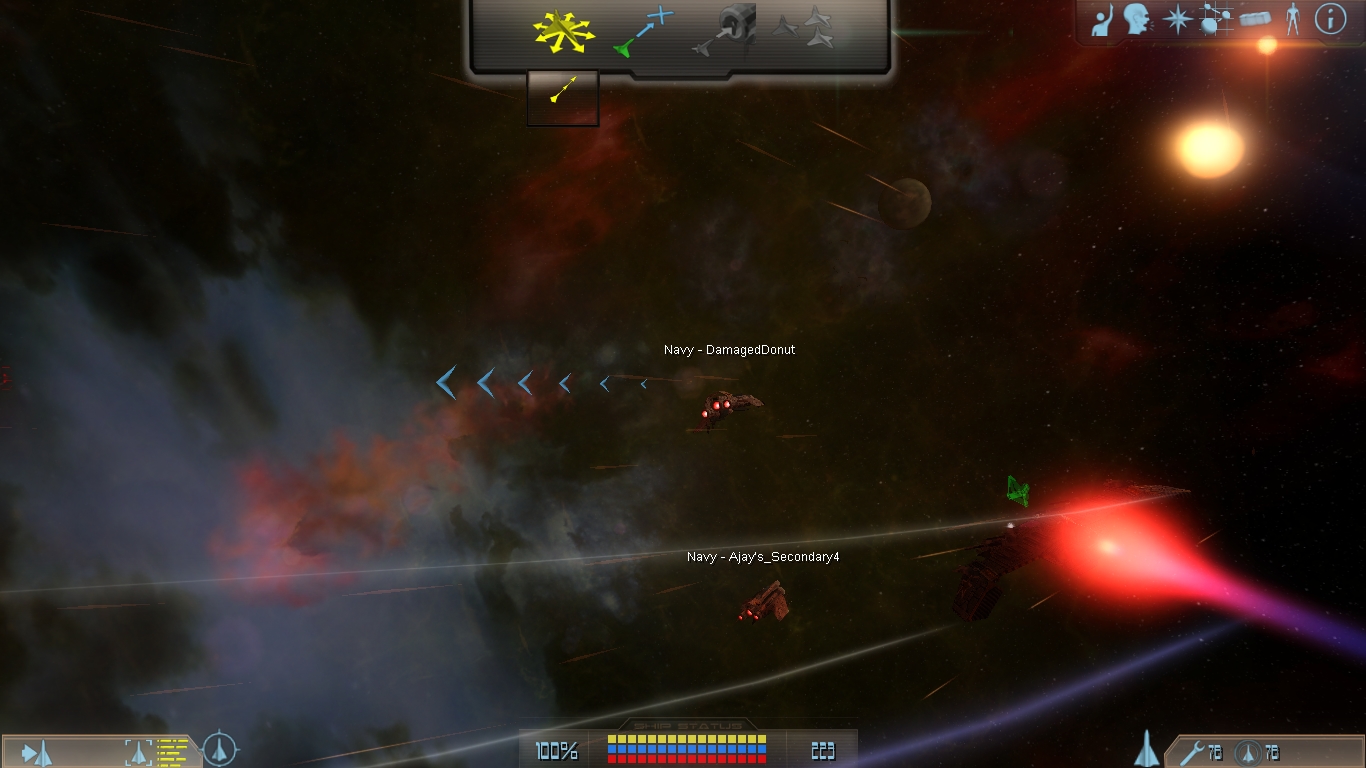1366x768 pixels.
Task: Select the Navy - DamagedDonut ship label
Action: [x=729, y=350]
